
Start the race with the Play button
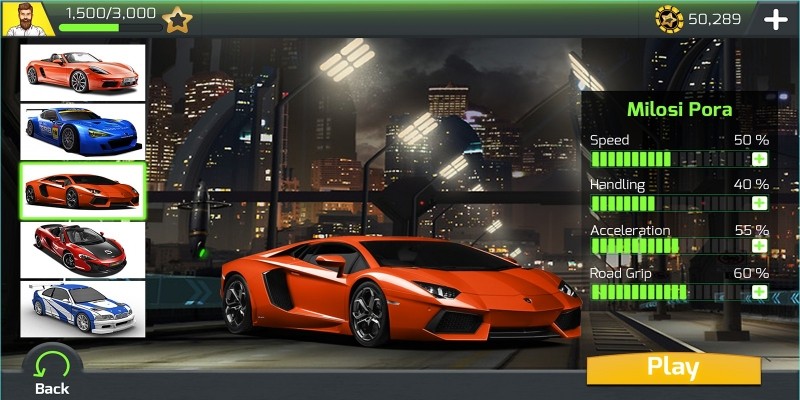click(x=672, y=367)
